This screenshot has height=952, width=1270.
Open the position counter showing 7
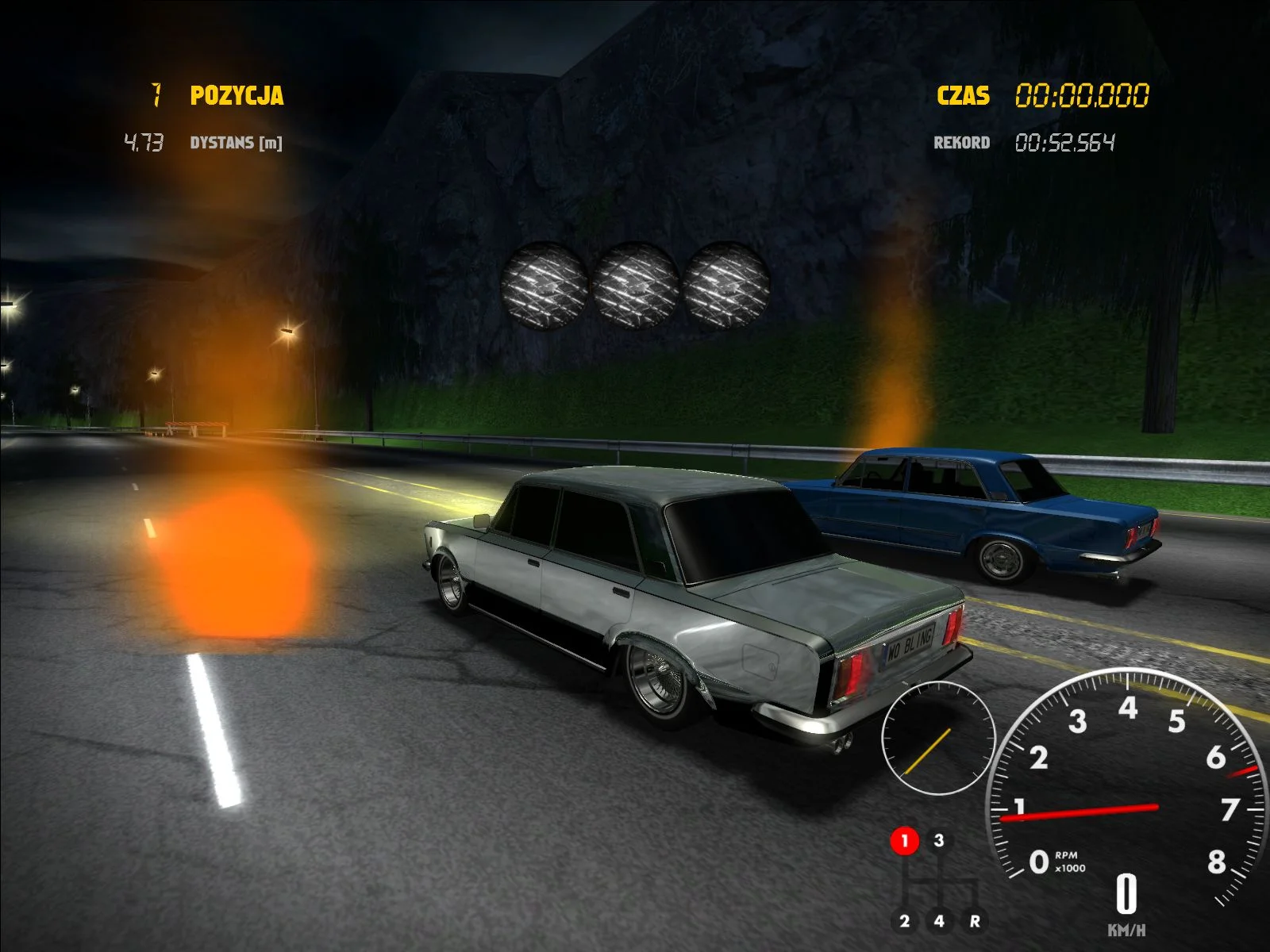[156, 95]
